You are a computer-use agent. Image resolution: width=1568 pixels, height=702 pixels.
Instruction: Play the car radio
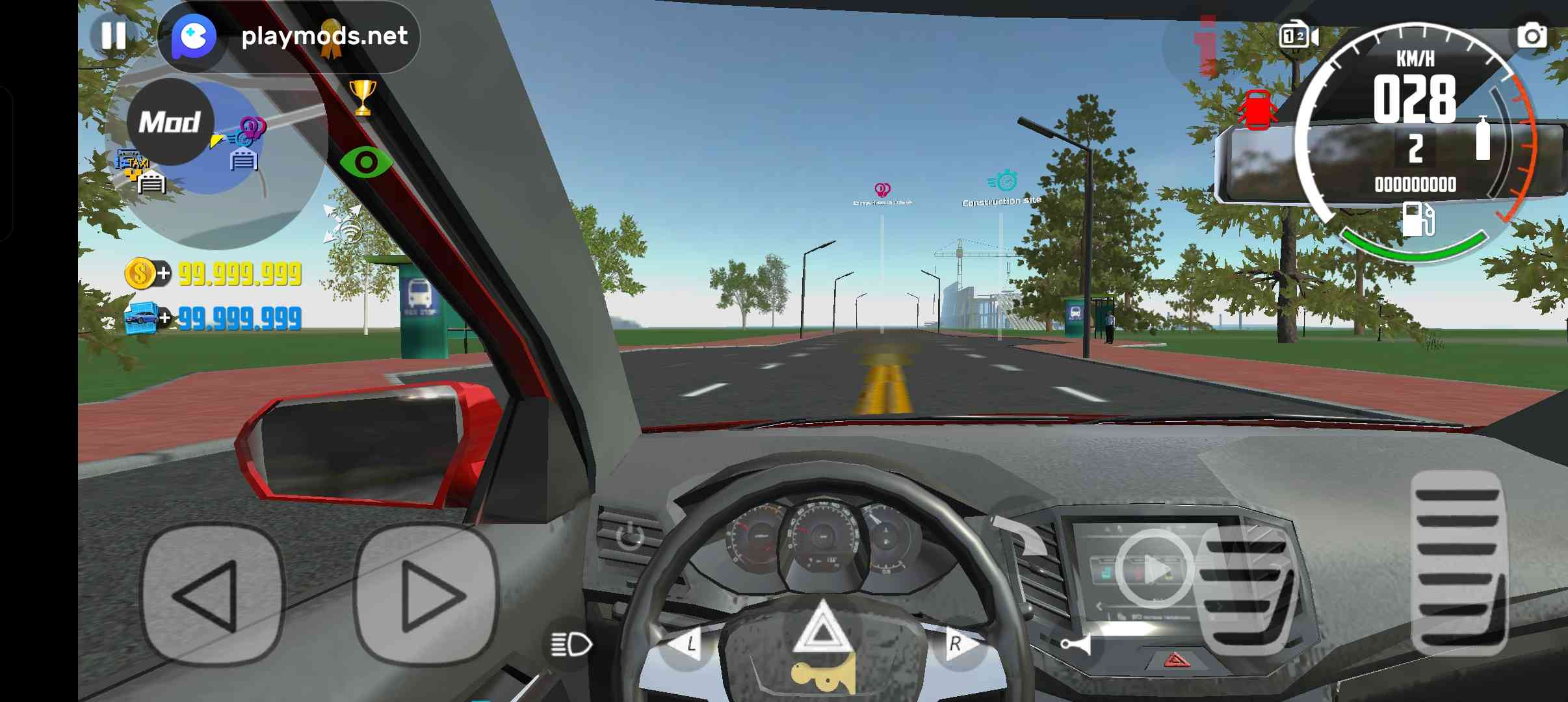[x=1155, y=570]
